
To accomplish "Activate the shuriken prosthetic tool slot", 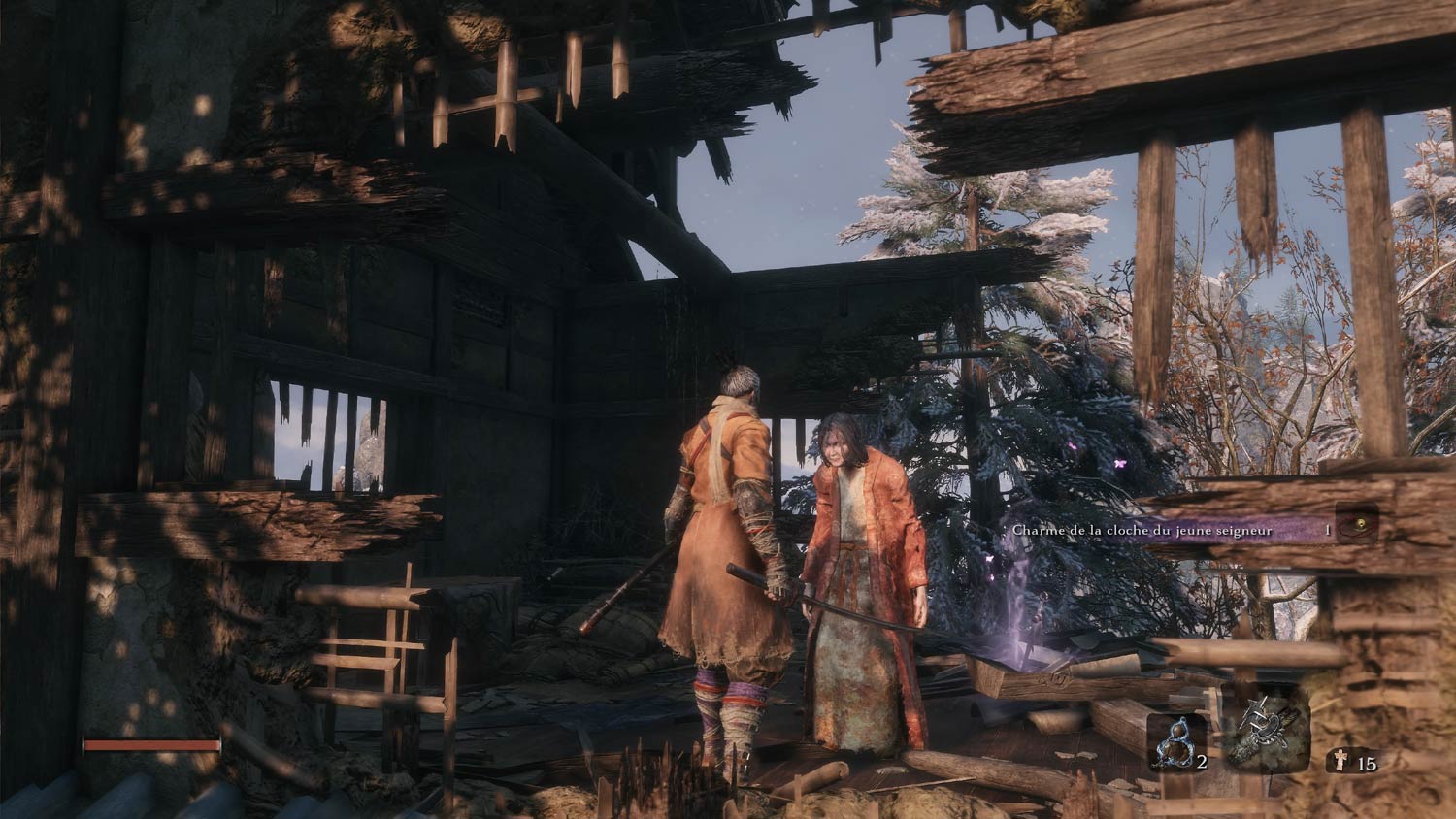I will click(1268, 737).
